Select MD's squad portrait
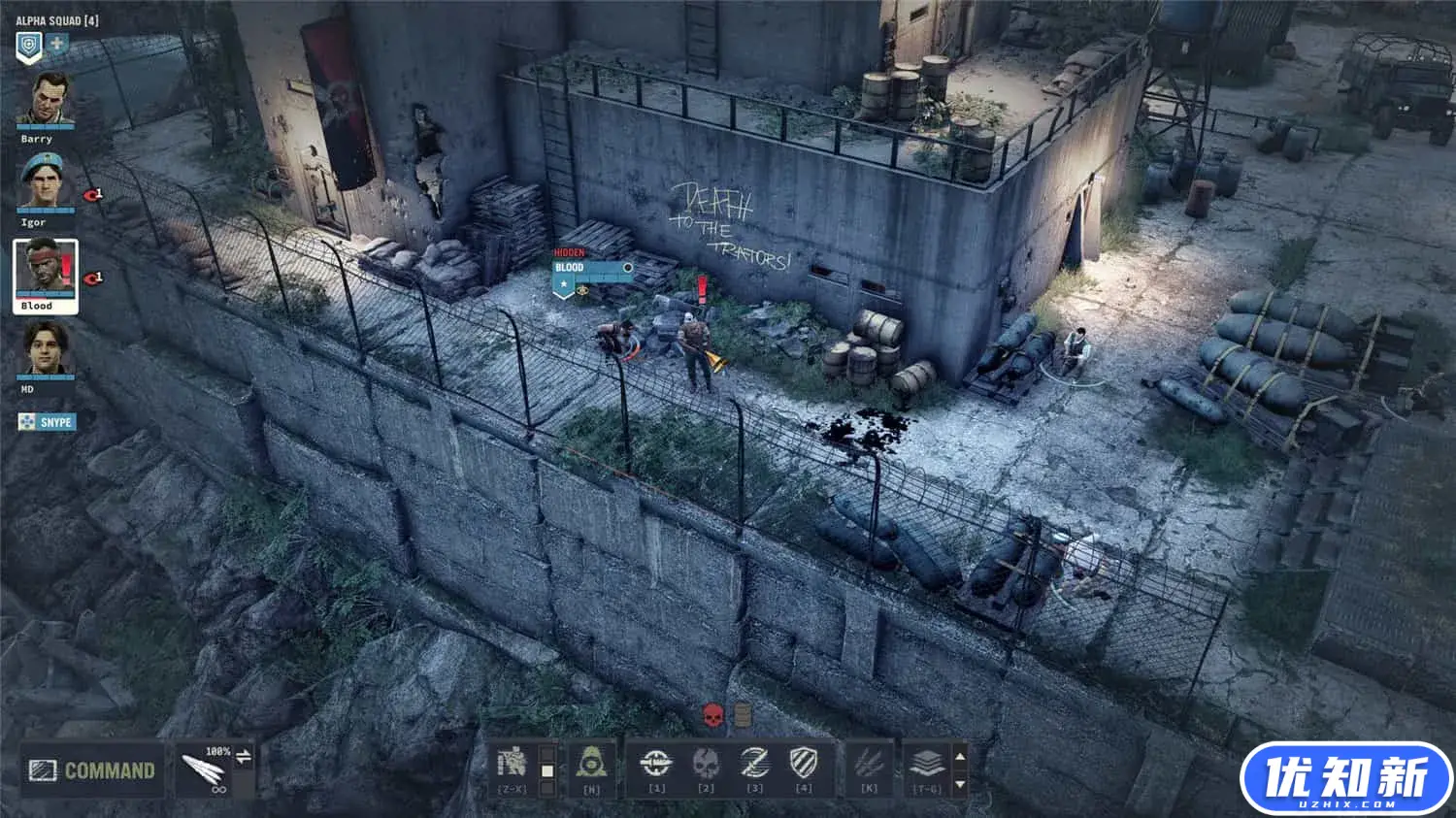Screen dimensions: 1456x818 45,350
